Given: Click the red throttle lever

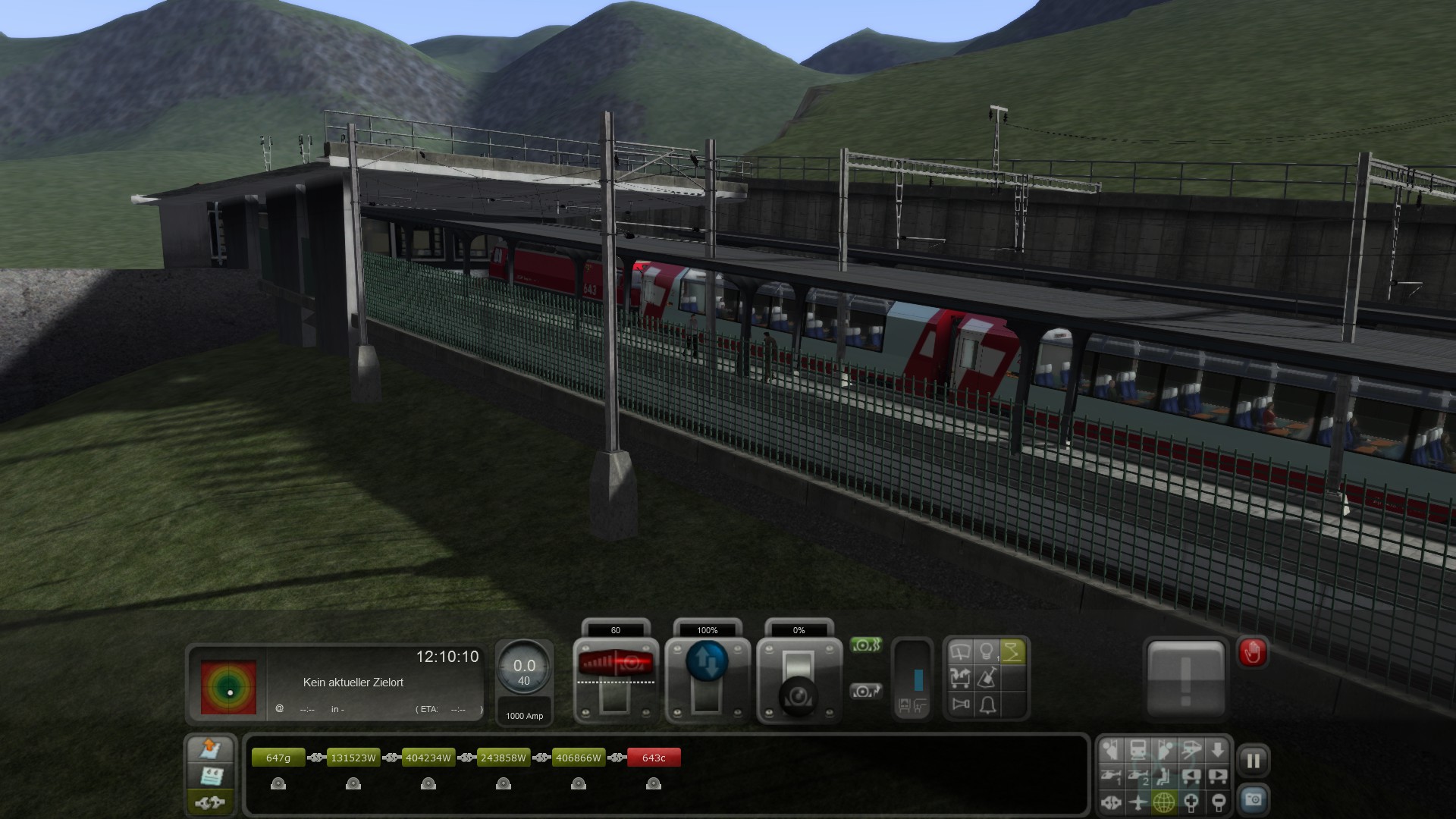Looking at the screenshot, I should (x=615, y=663).
